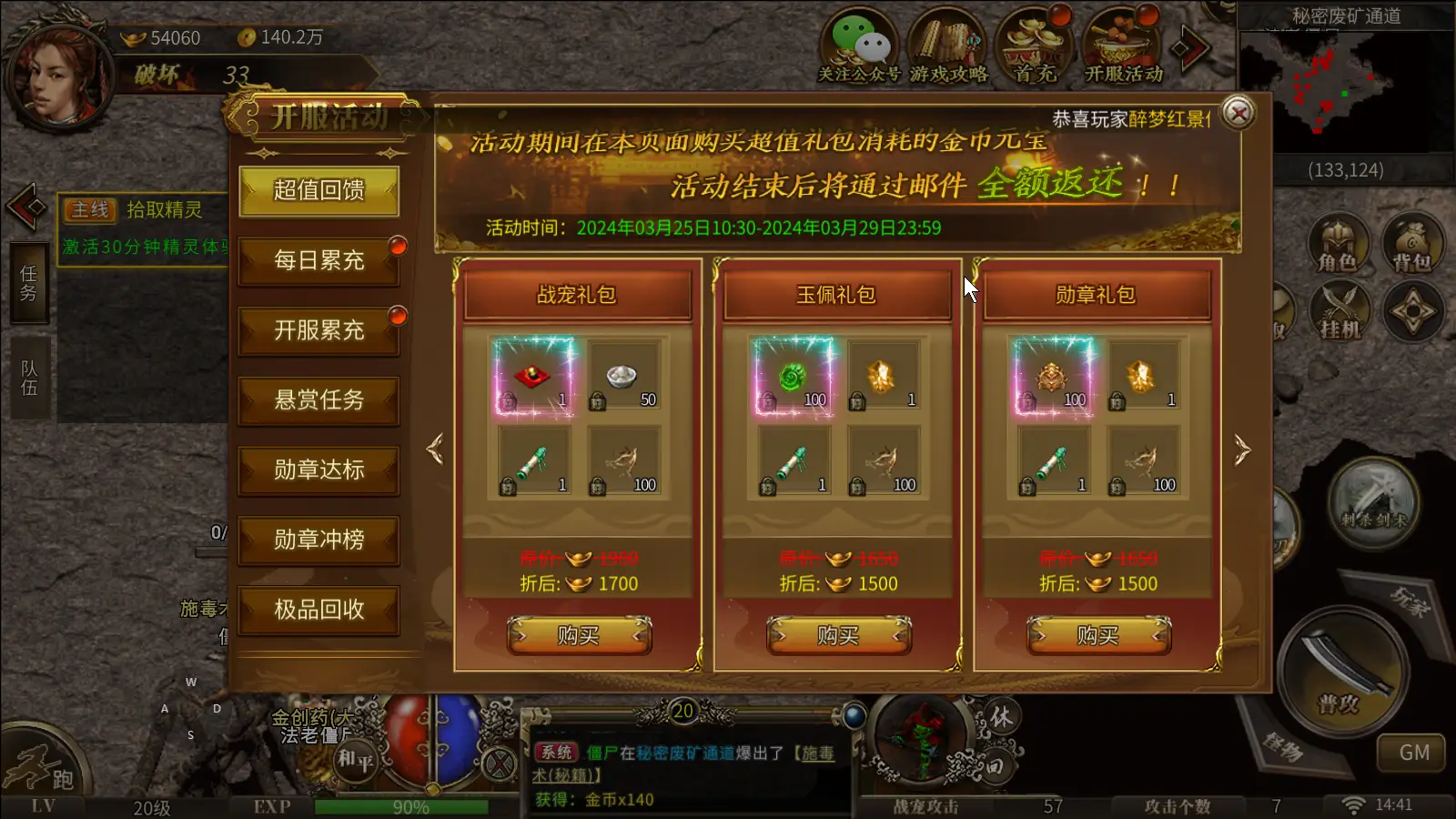Switch to the 勋章冲榜 tab
The width and height of the screenshot is (1456, 819).
pyautogui.click(x=318, y=540)
